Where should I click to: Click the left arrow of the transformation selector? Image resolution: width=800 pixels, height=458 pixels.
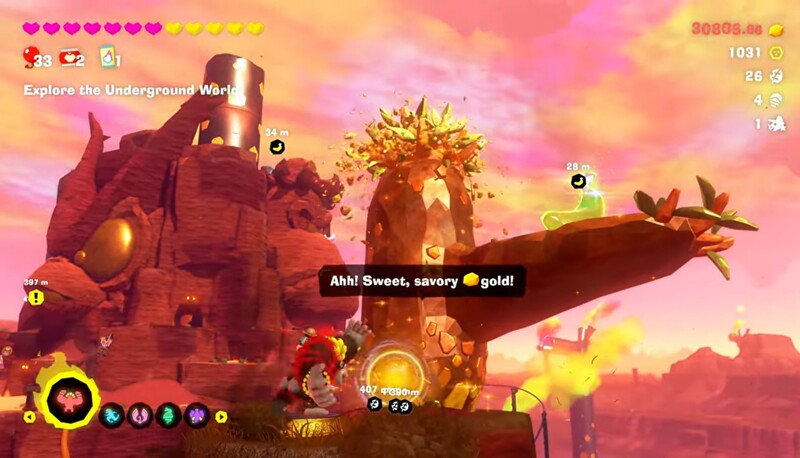pos(29,417)
